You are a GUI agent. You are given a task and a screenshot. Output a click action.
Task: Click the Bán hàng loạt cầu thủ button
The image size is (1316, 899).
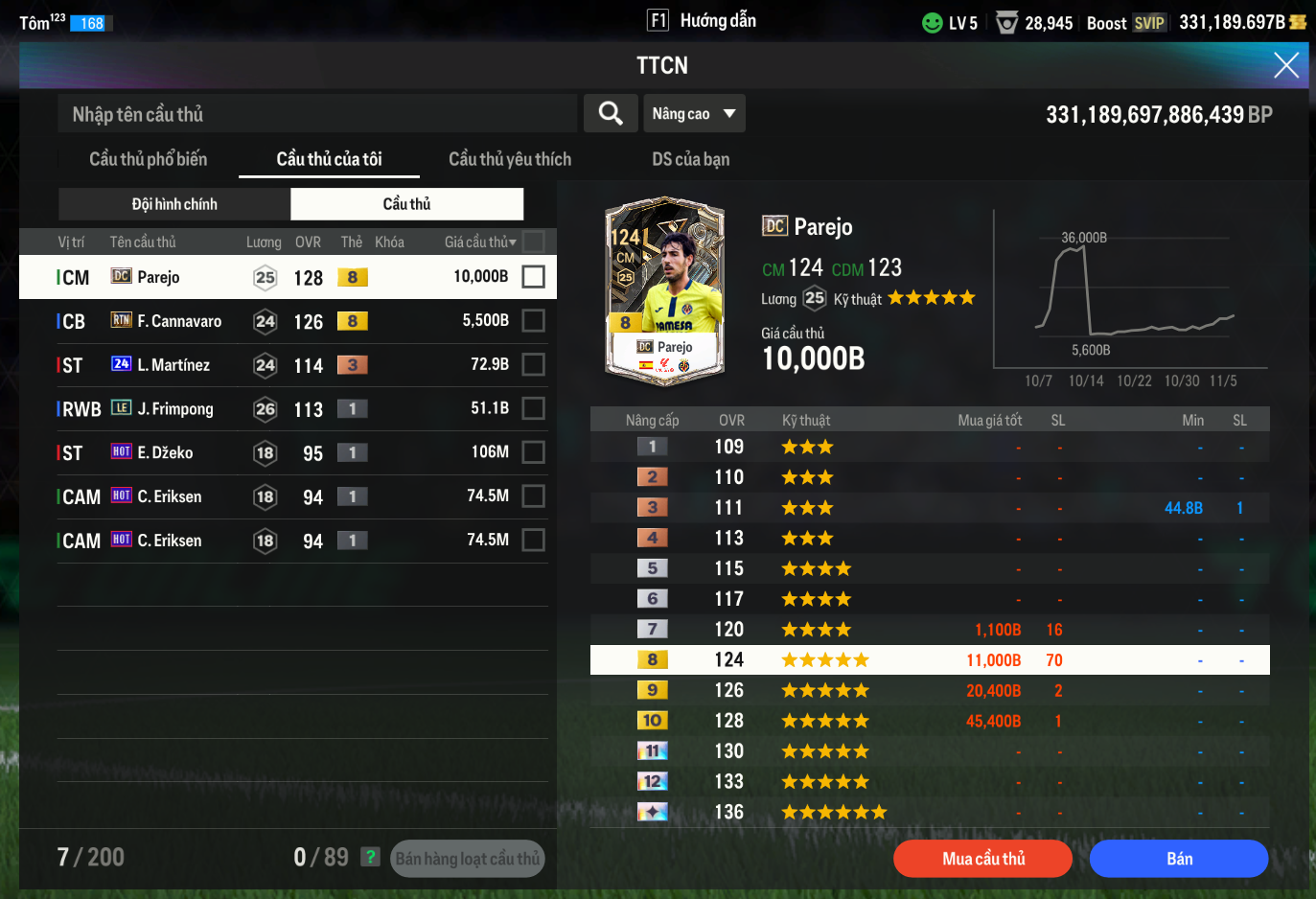pyautogui.click(x=468, y=859)
